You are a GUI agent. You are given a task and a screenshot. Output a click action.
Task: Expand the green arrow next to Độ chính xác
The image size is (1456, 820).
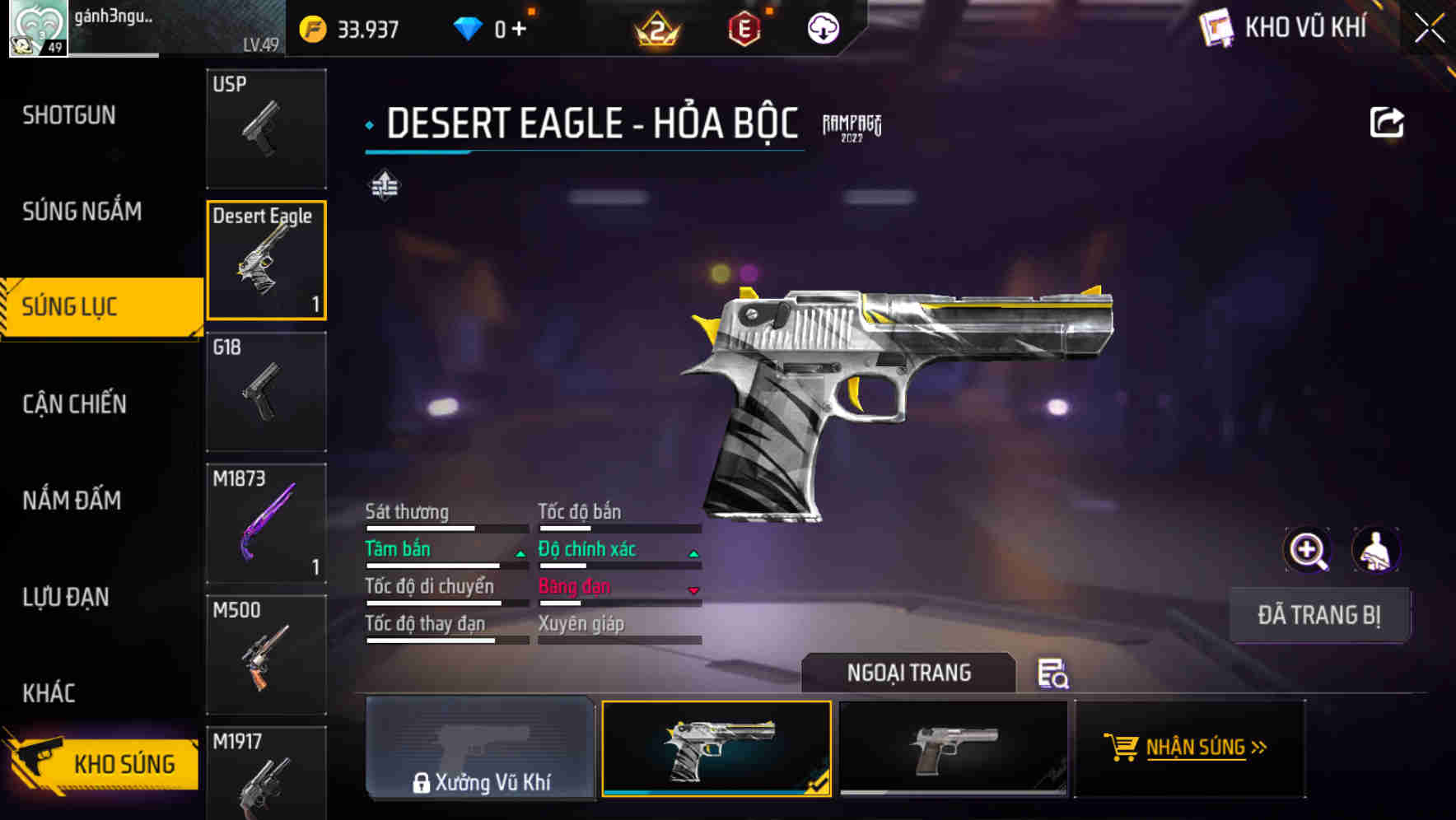pyautogui.click(x=693, y=552)
